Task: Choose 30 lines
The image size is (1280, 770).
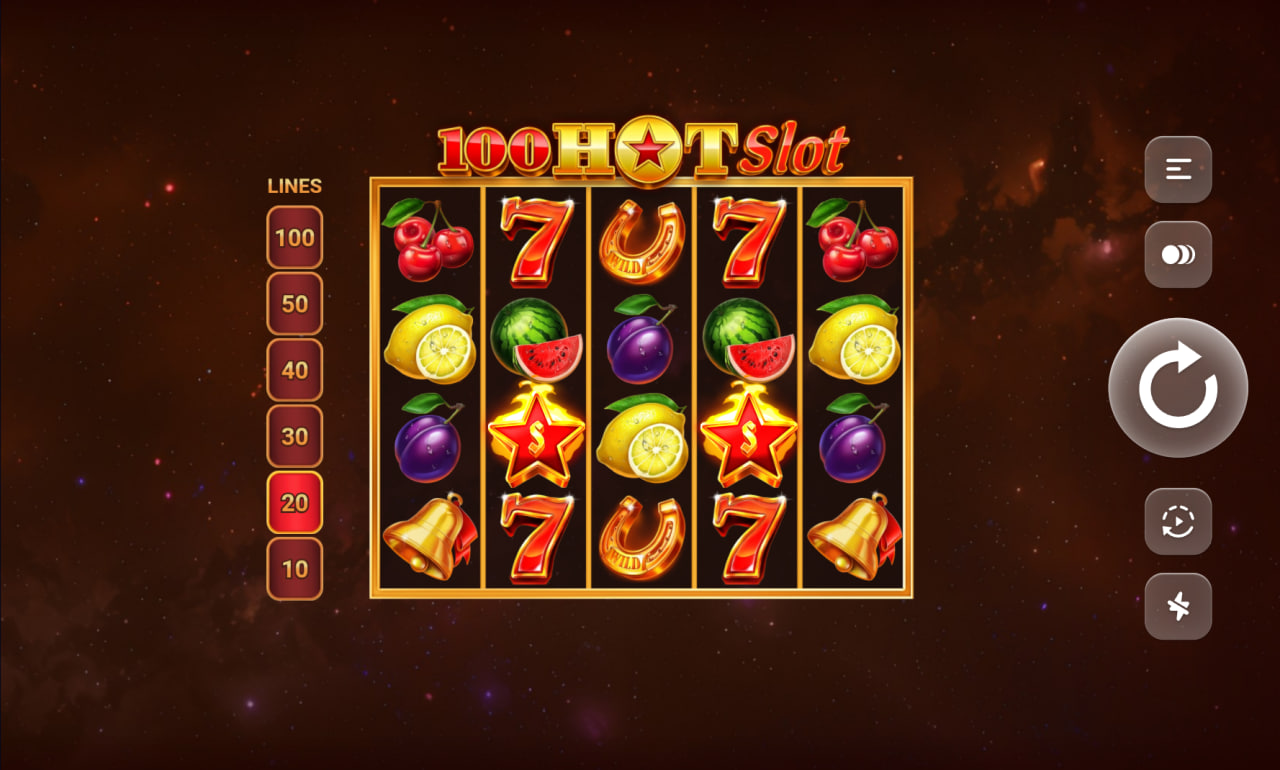Action: pyautogui.click(x=294, y=437)
